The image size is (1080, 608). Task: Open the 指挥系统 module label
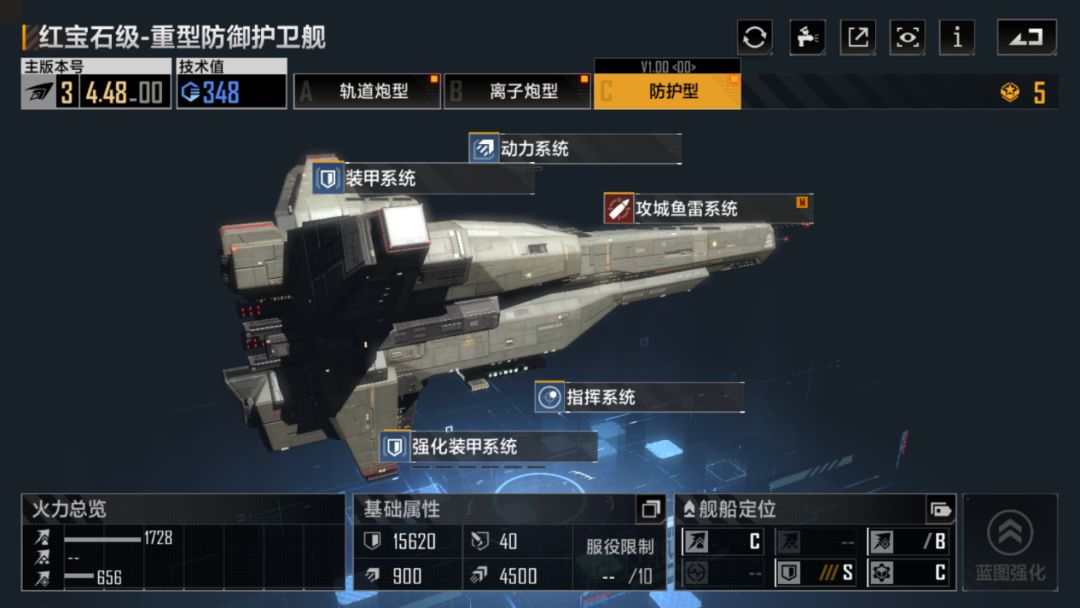[600, 397]
